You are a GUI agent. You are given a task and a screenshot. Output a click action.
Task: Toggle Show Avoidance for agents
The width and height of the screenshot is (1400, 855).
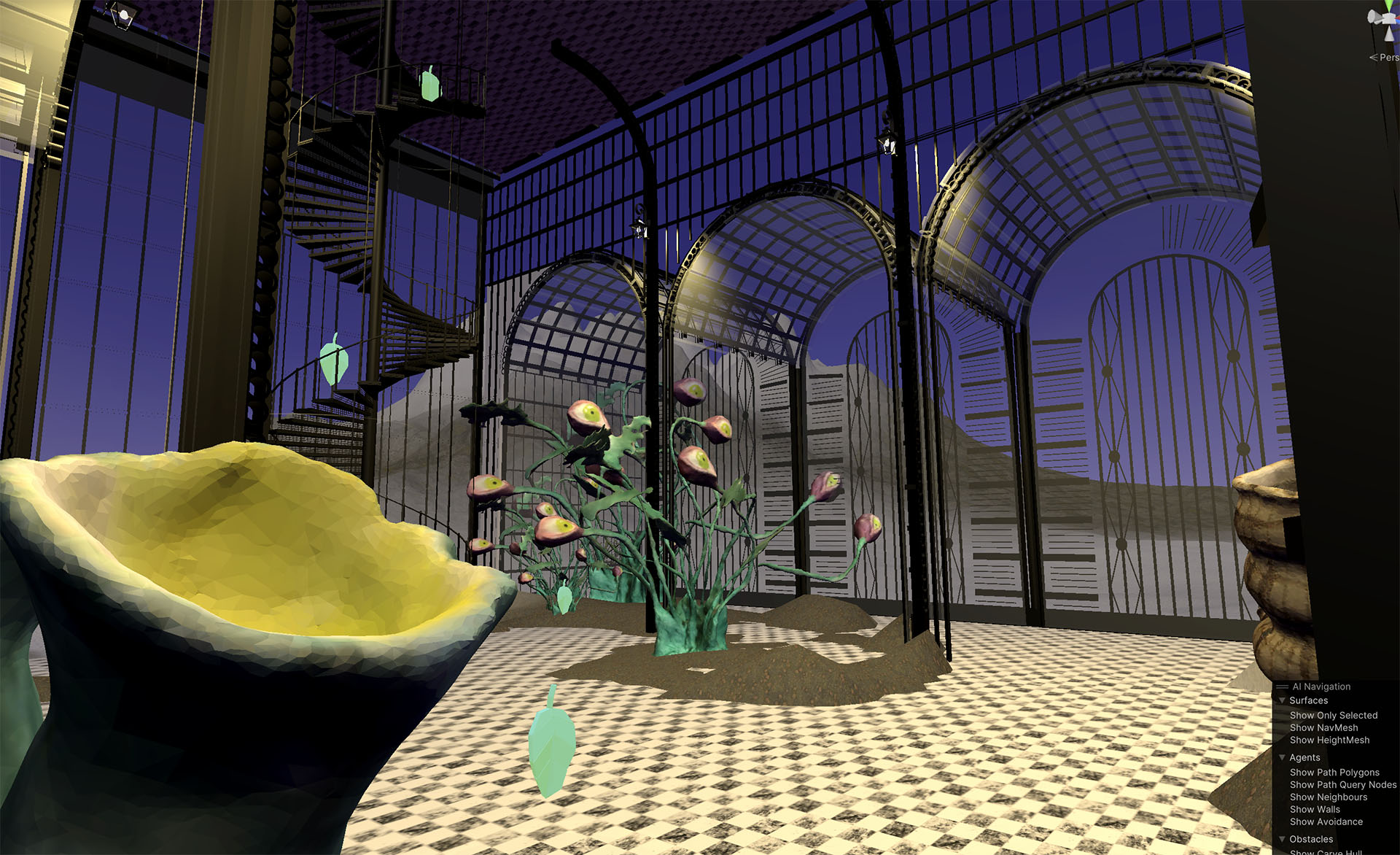1326,822
